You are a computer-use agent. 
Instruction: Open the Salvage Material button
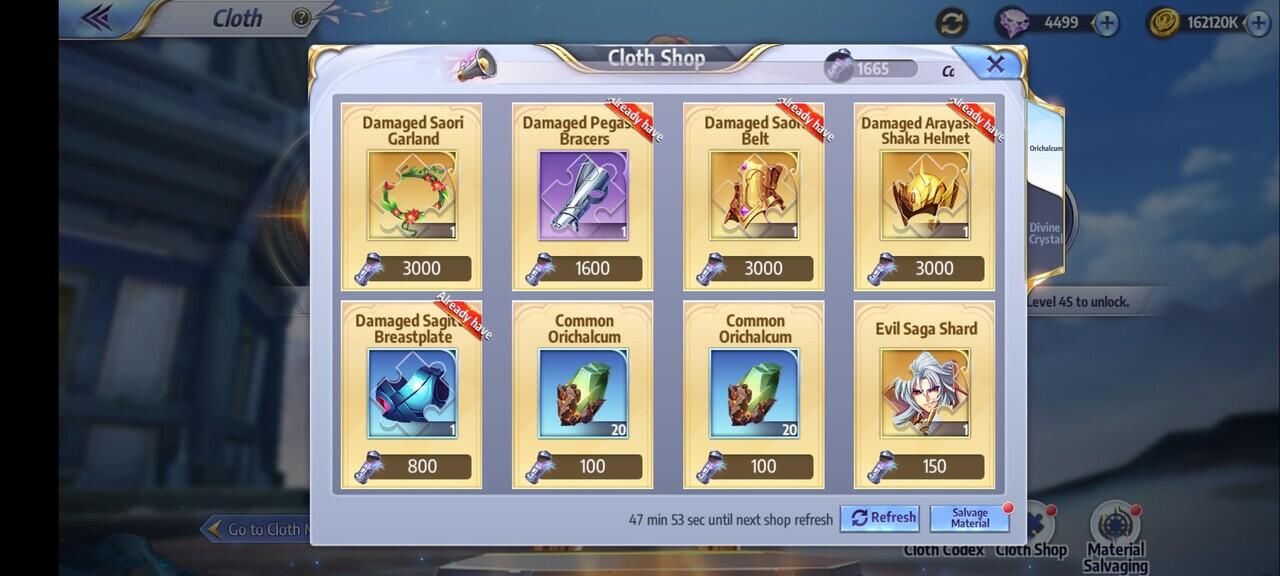coord(969,517)
